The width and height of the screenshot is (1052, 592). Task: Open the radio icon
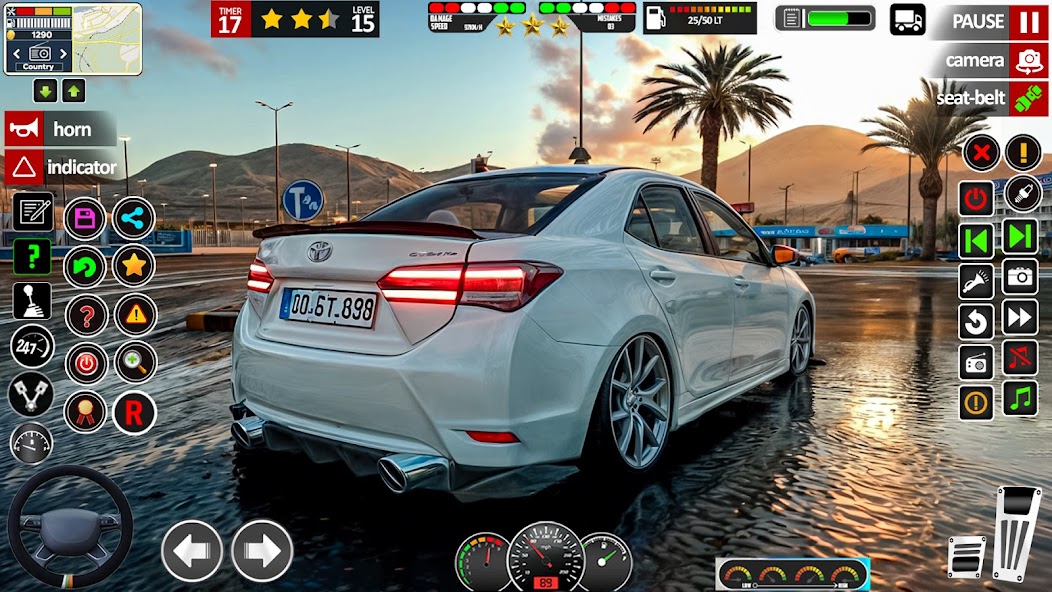[x=977, y=362]
